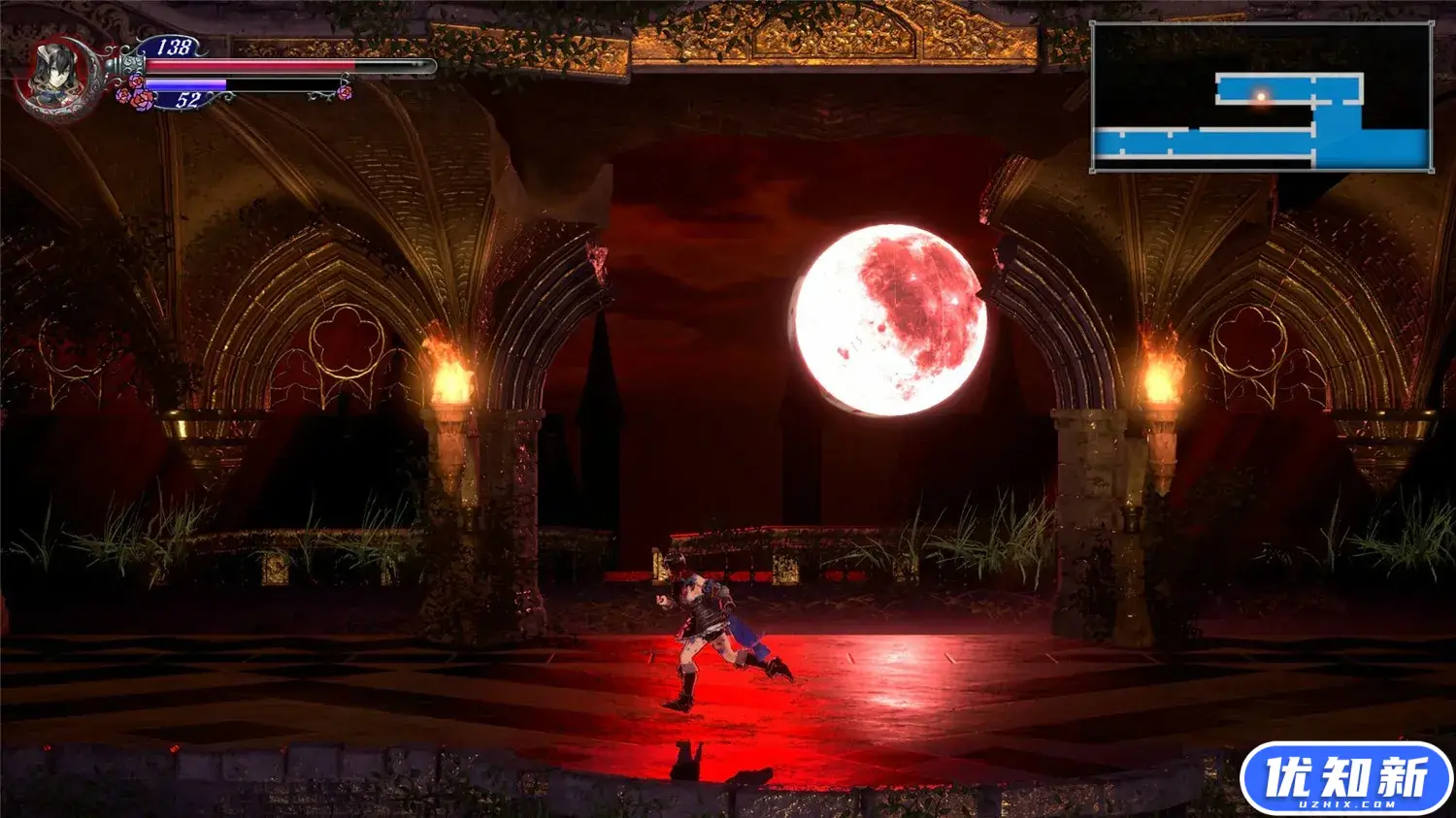The height and width of the screenshot is (818, 1456).
Task: Toggle the minimap display in the corner
Action: [x=1262, y=97]
